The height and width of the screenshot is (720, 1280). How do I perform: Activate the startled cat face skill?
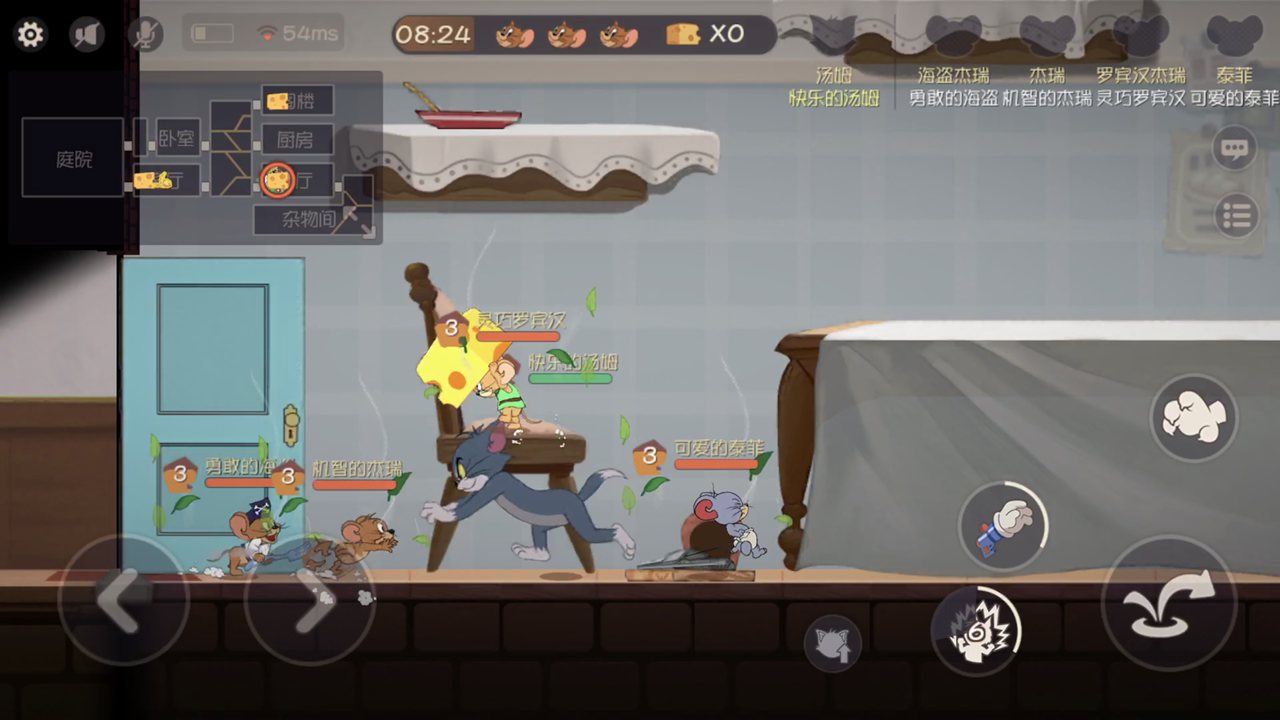[x=975, y=631]
